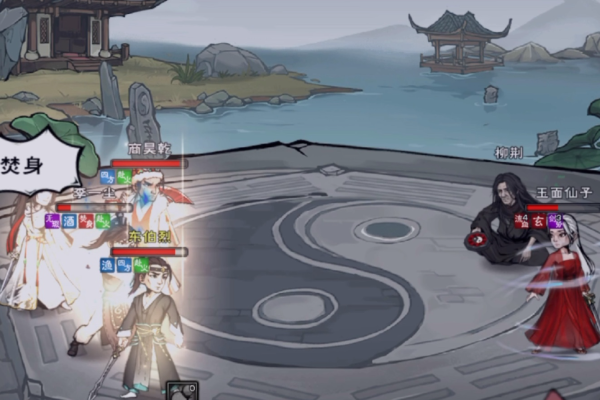600x400 pixels.
Task: Inspect the red 玄 status icon on 玉面仙子
Action: [x=537, y=221]
